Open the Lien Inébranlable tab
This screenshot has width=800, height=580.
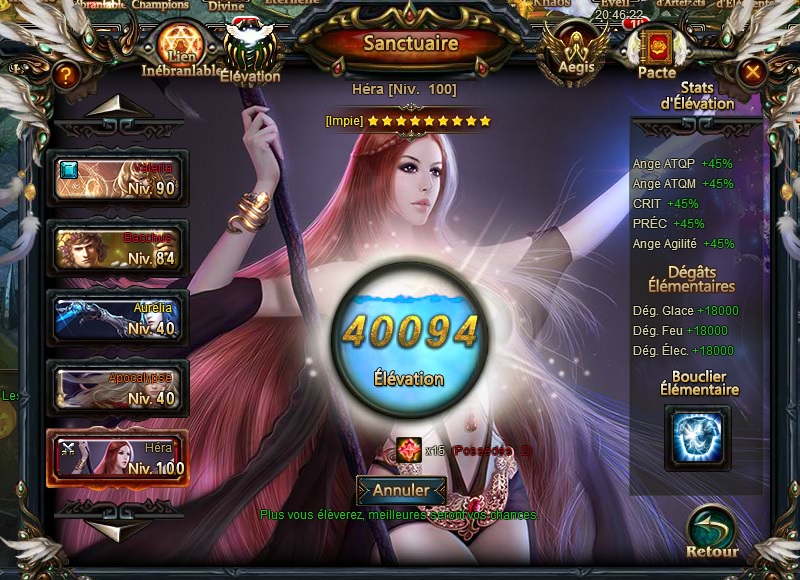(180, 48)
